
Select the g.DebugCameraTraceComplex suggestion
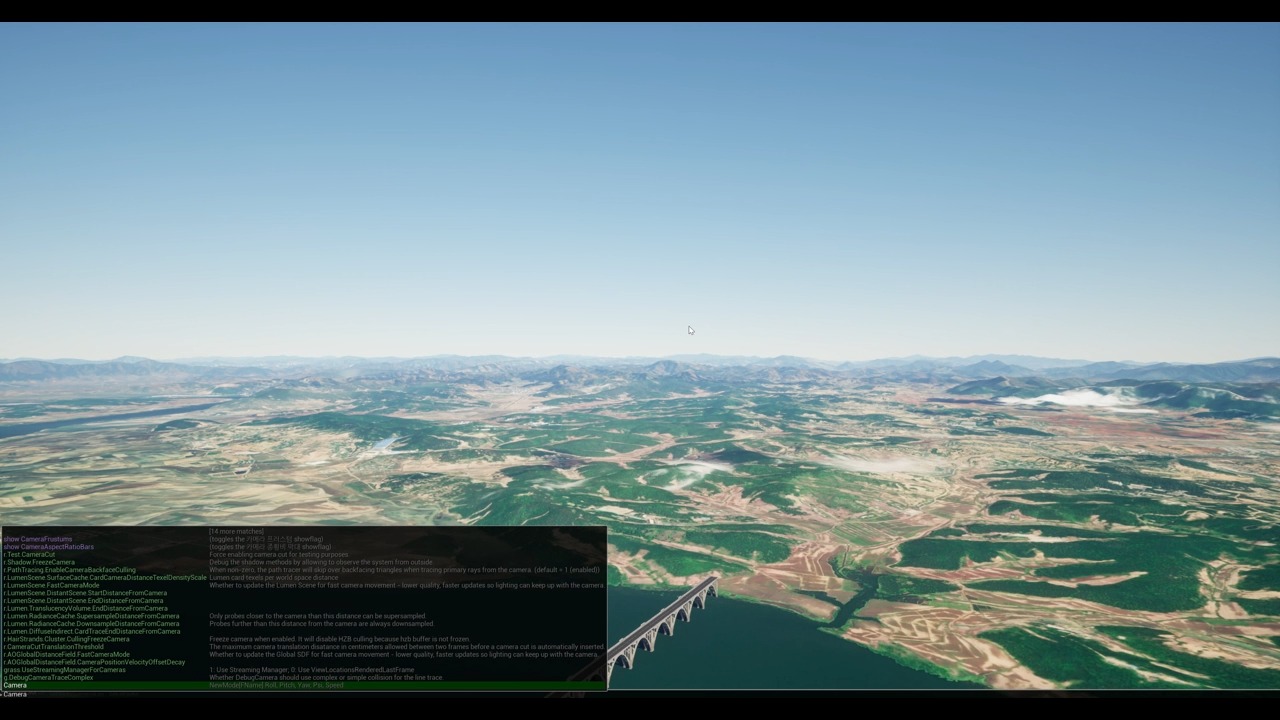click(48, 677)
